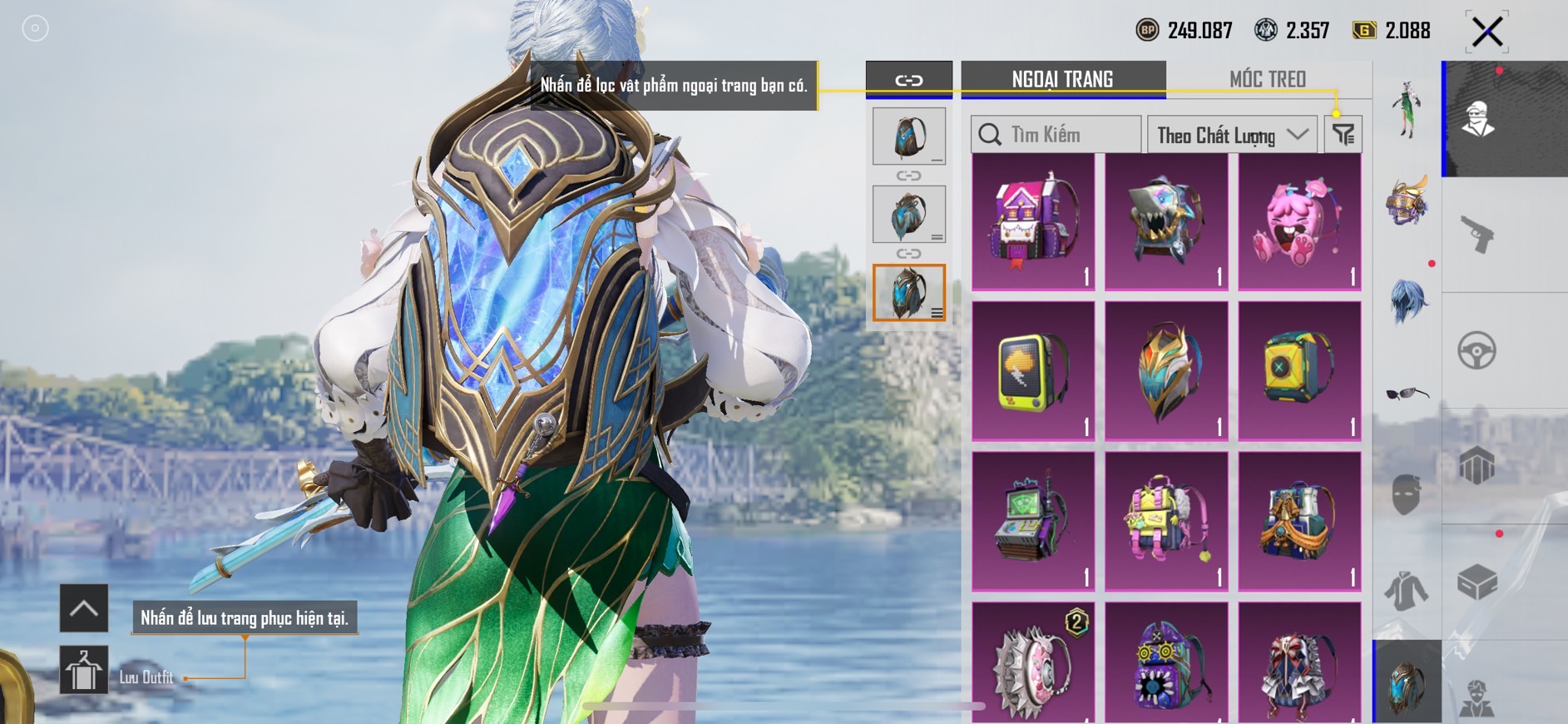The height and width of the screenshot is (724, 1568).
Task: Select the purple house backpack skin
Action: (1033, 222)
